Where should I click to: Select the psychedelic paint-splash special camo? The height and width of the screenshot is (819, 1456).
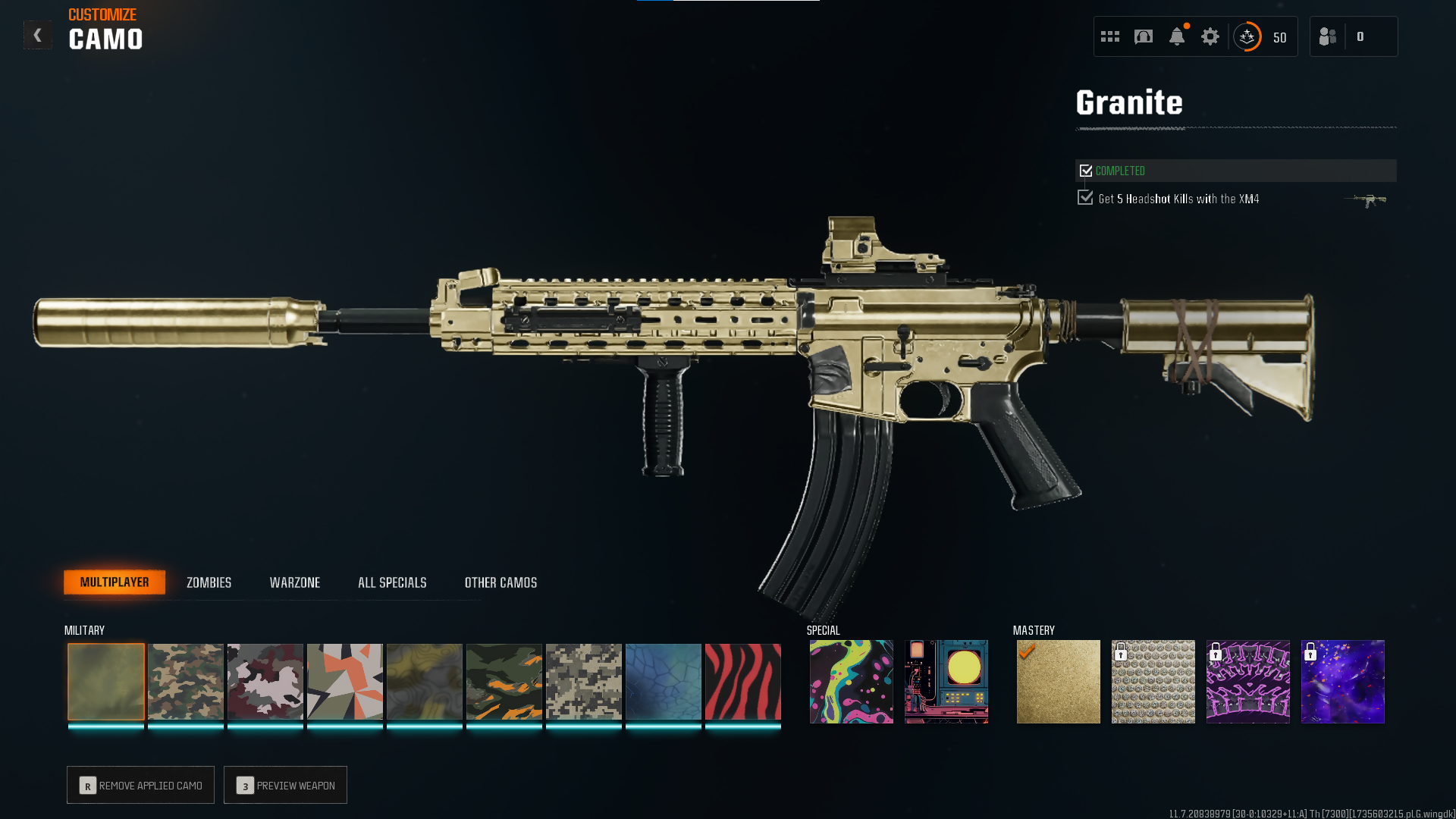point(852,682)
